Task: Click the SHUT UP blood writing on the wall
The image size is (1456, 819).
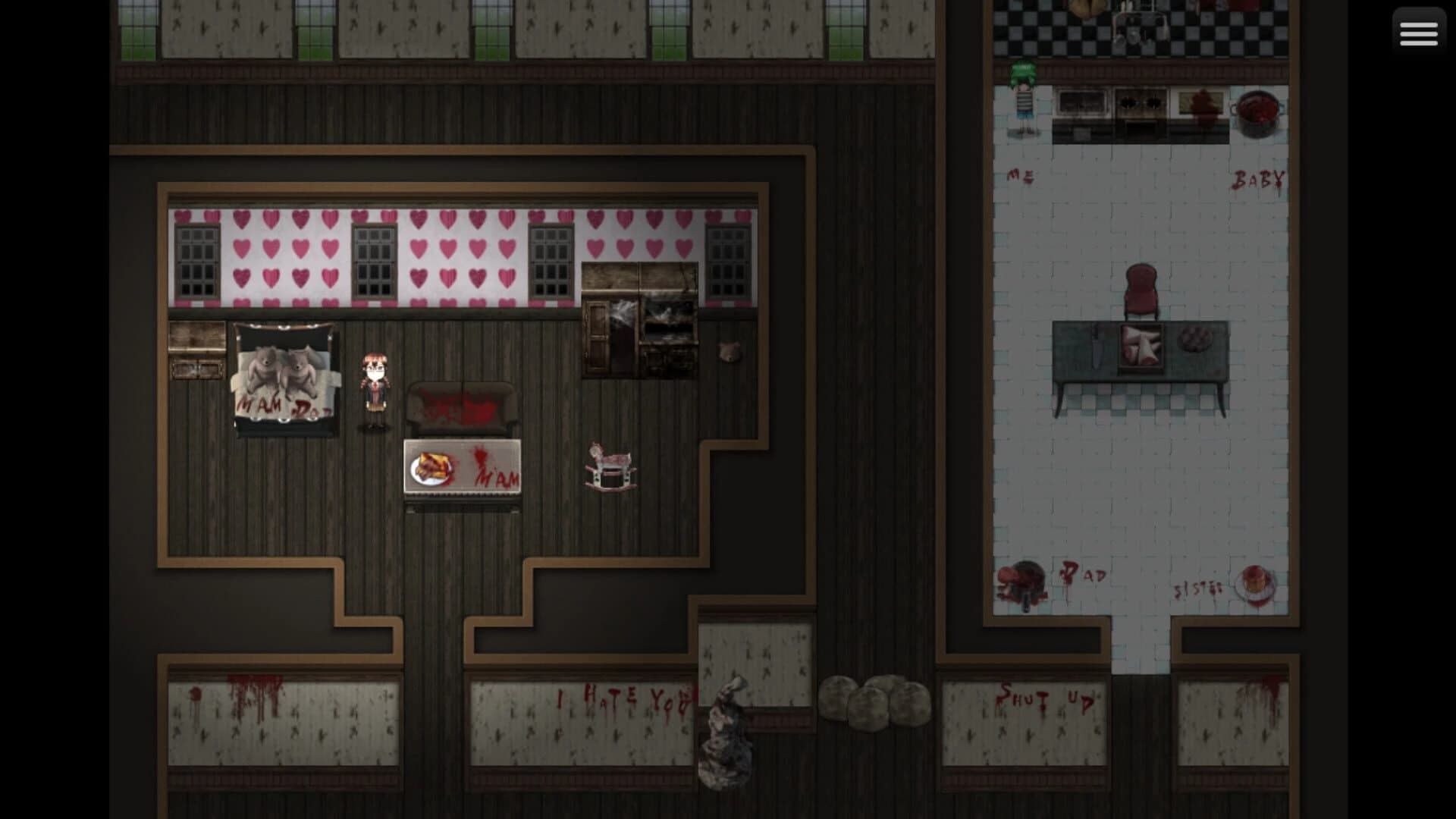Action: (x=1044, y=696)
